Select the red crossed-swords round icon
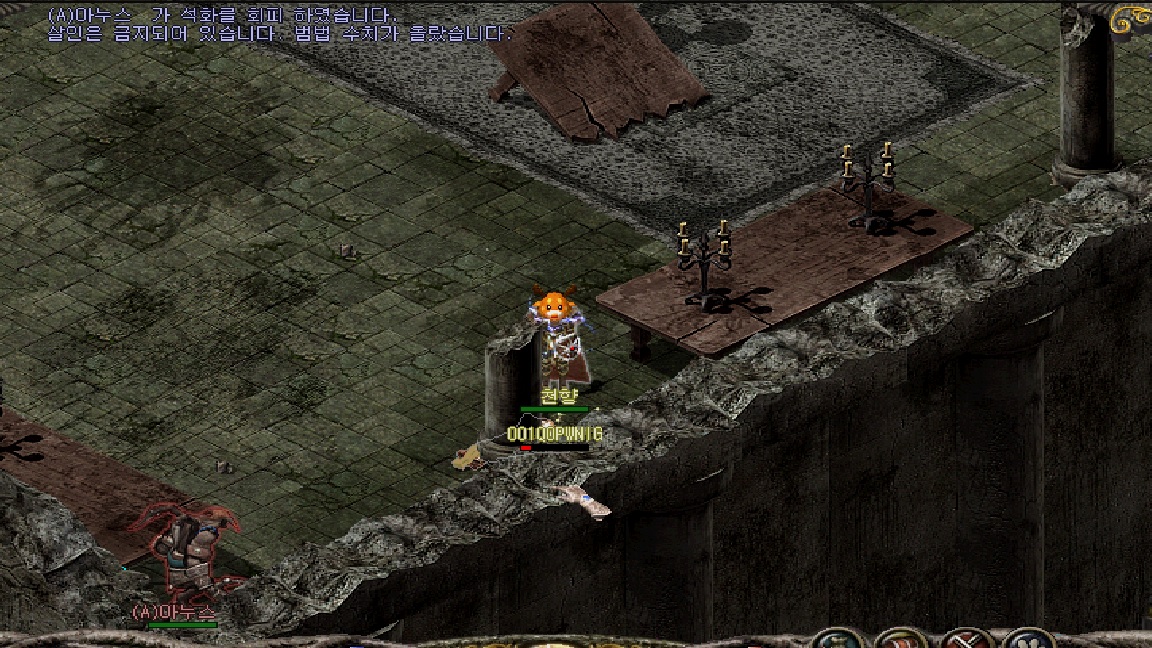This screenshot has width=1152, height=648. [964, 640]
